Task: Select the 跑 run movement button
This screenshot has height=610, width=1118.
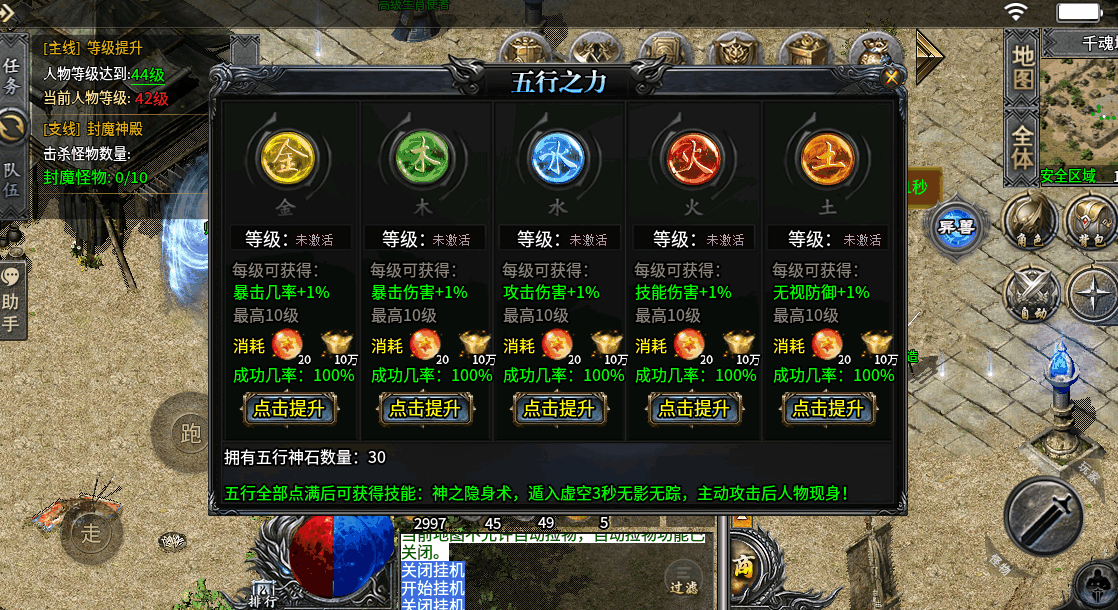Action: (x=192, y=432)
